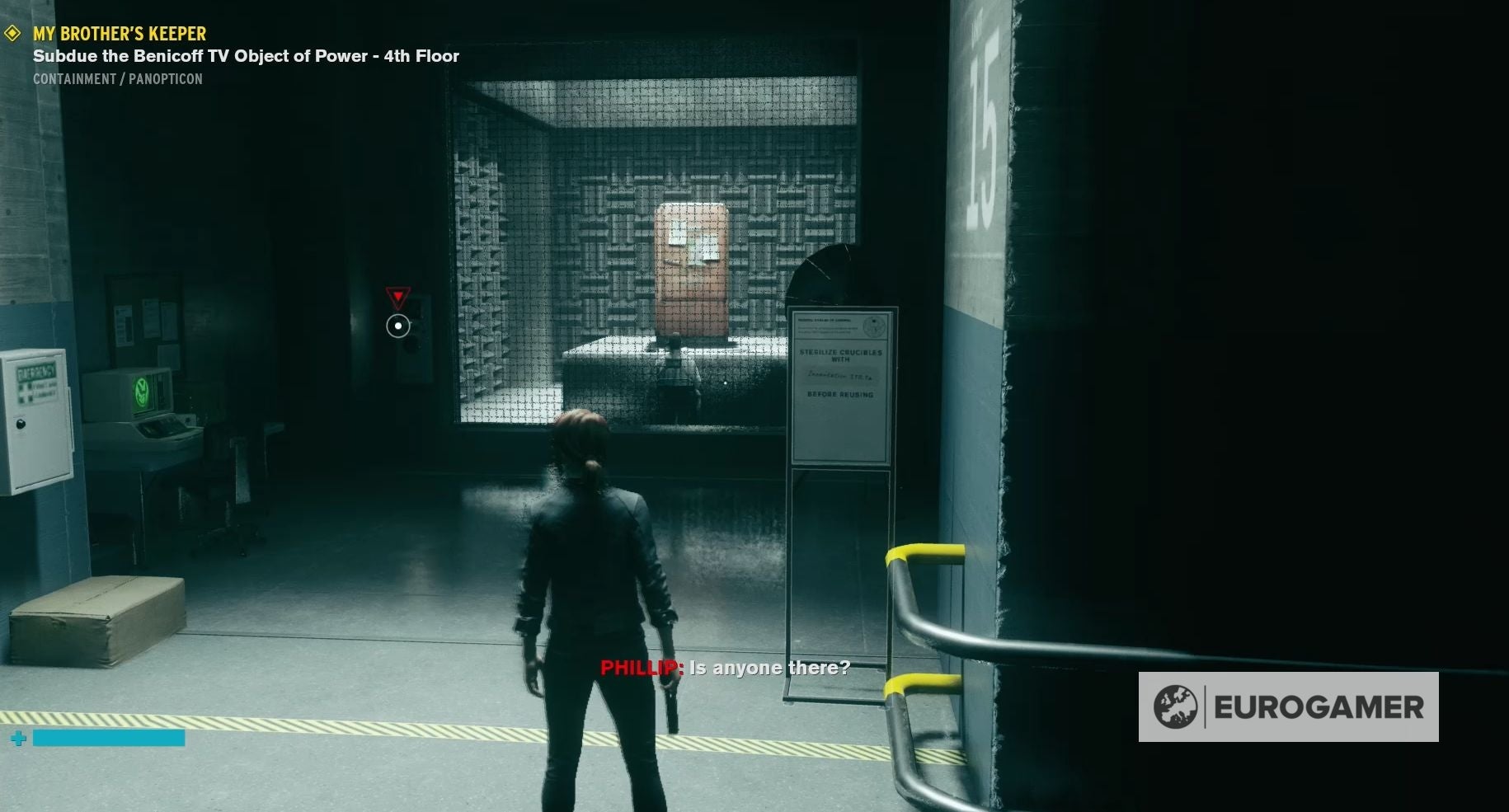Expand the MY BROTHER'S KEEPER mission heading
The width and height of the screenshot is (1509, 812).
point(118,34)
